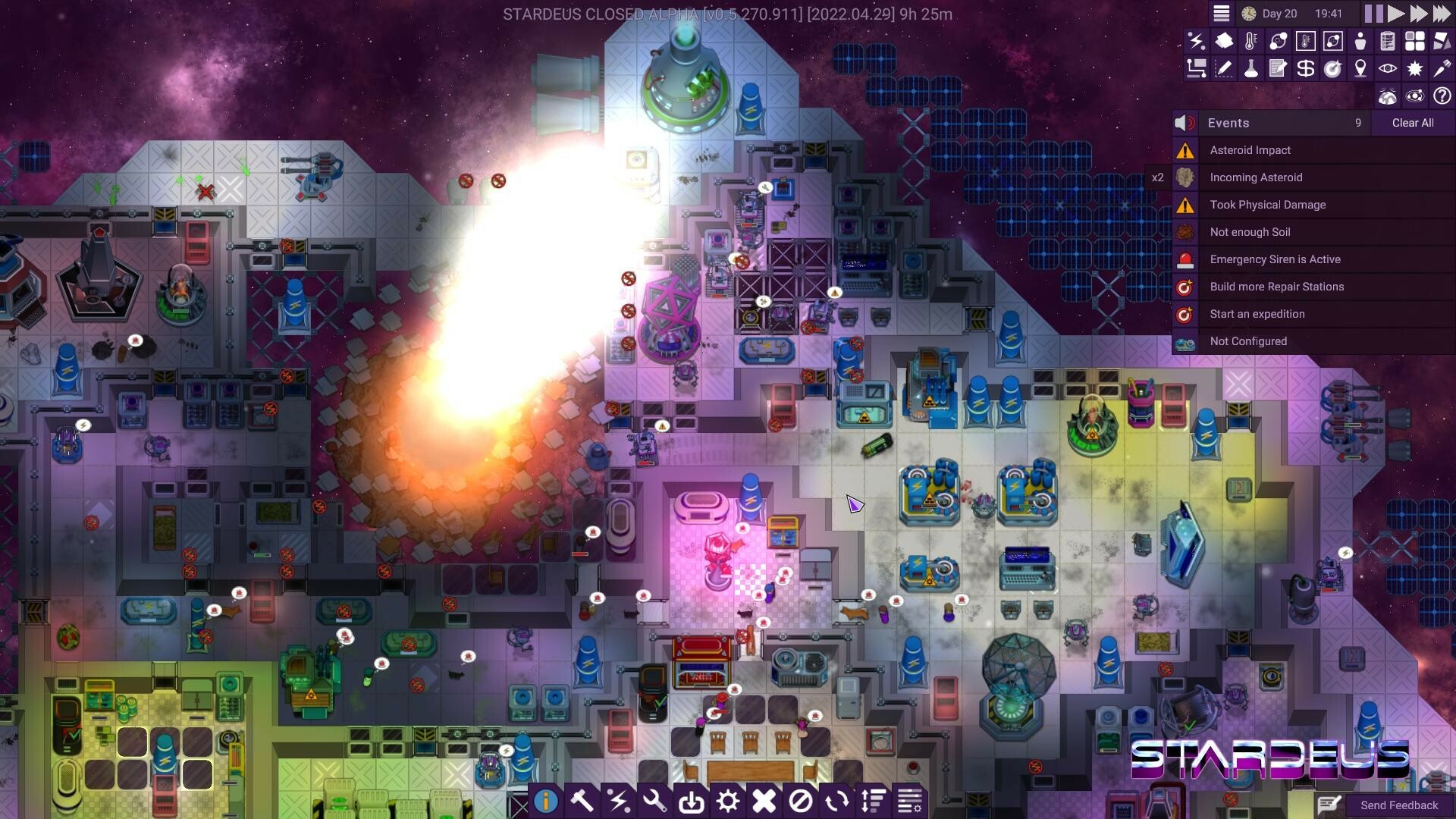The height and width of the screenshot is (819, 1456).
Task: Open the Emergency Siren is Active event
Action: click(1276, 259)
